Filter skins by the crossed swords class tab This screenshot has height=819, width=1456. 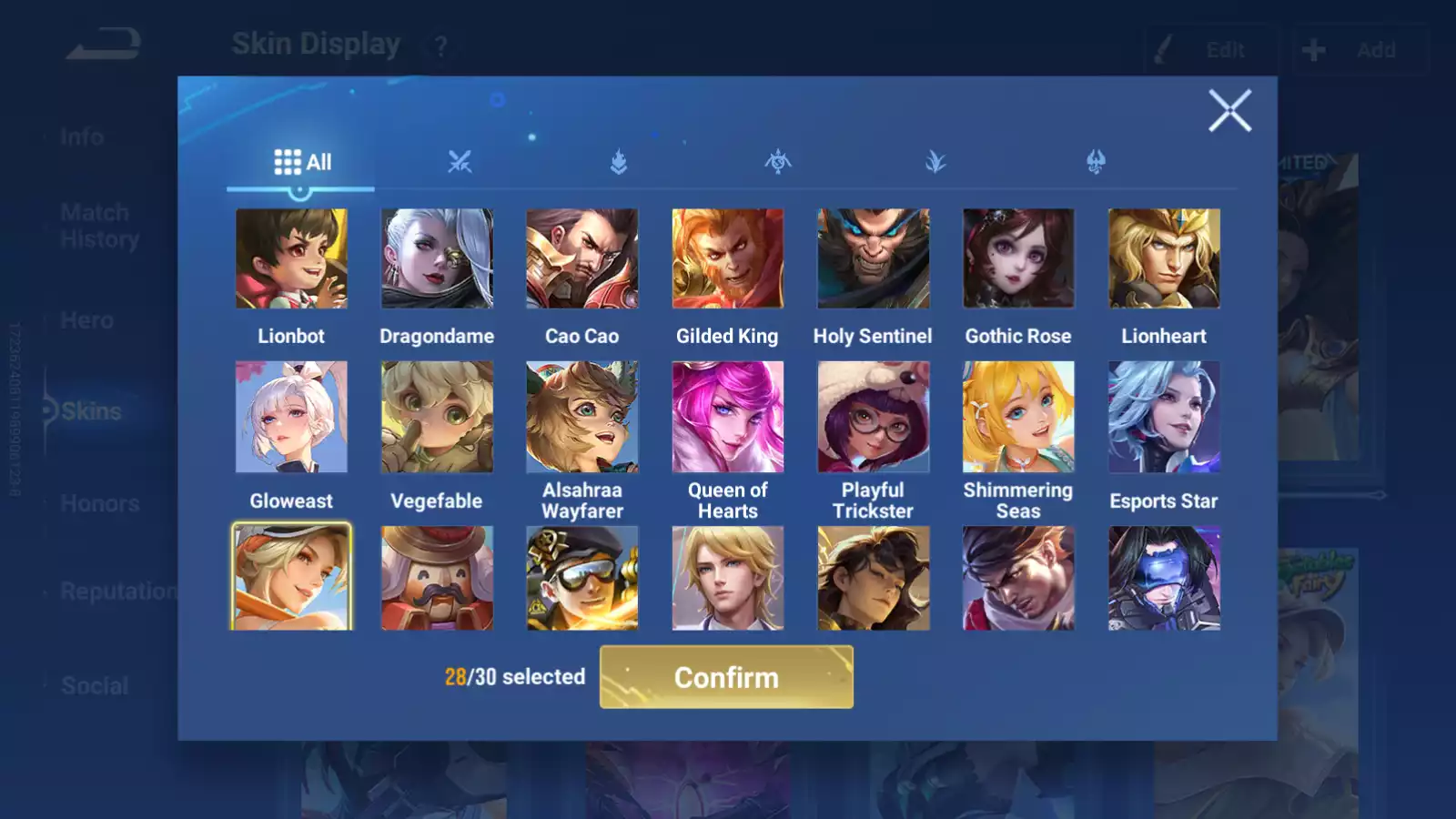click(x=460, y=162)
